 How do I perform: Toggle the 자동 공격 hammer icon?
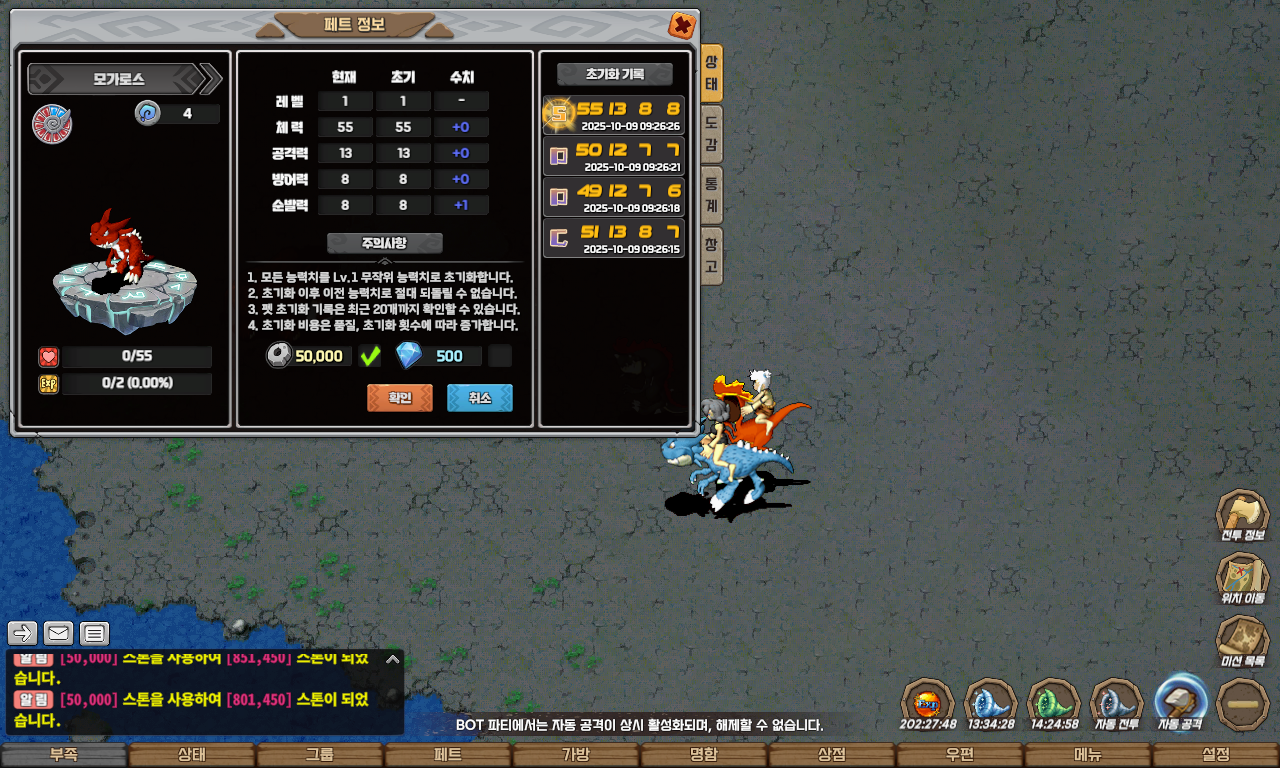[x=1181, y=702]
